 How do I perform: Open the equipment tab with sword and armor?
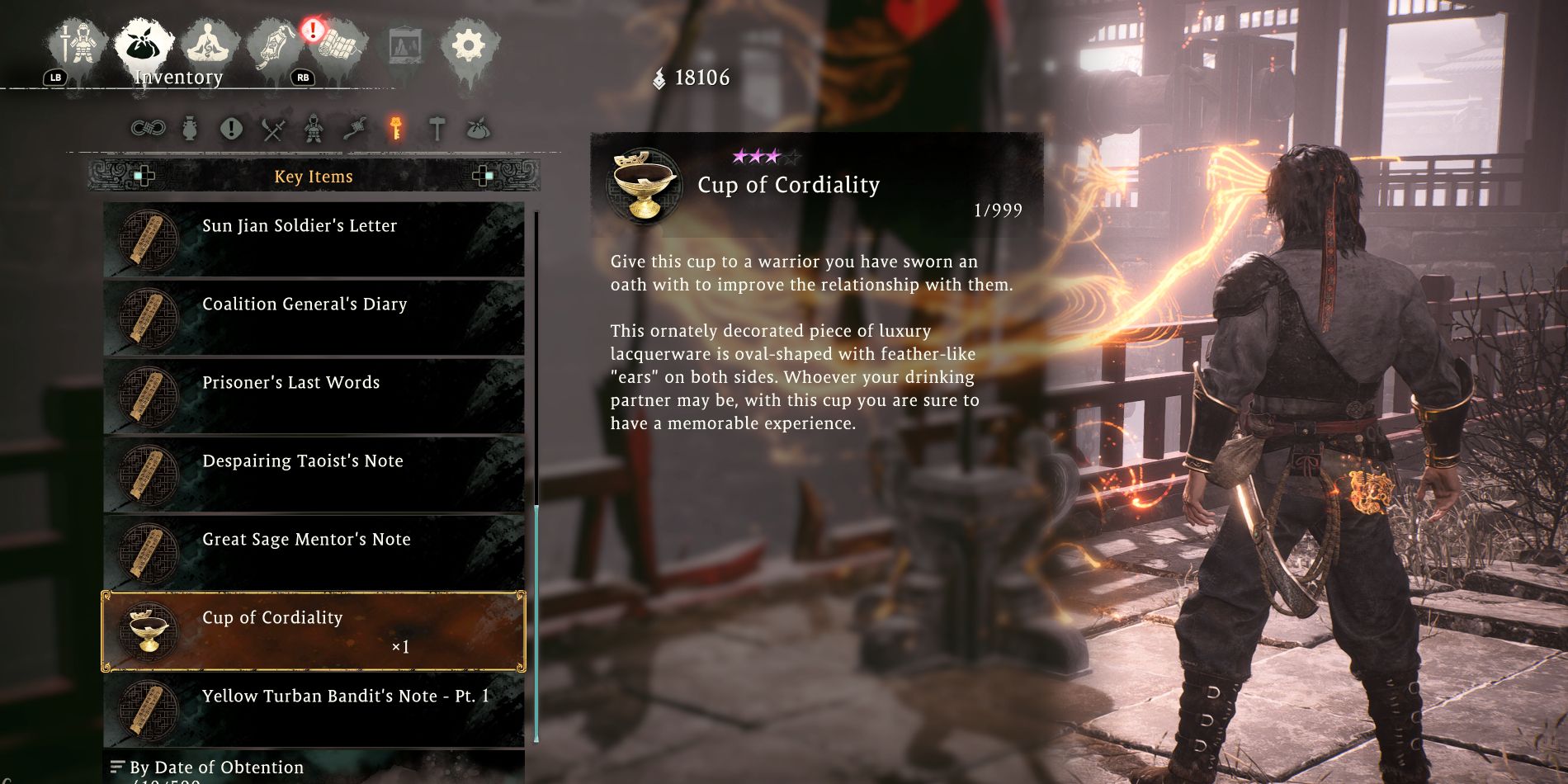[x=79, y=45]
